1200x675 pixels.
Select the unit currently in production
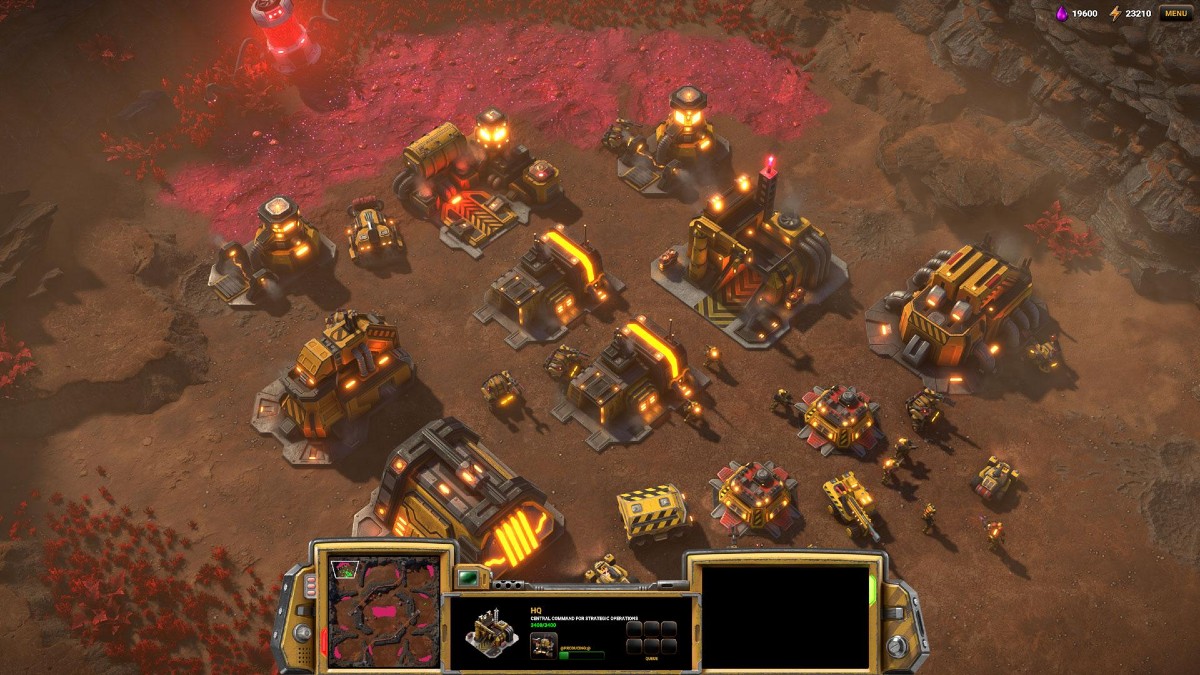tap(543, 645)
